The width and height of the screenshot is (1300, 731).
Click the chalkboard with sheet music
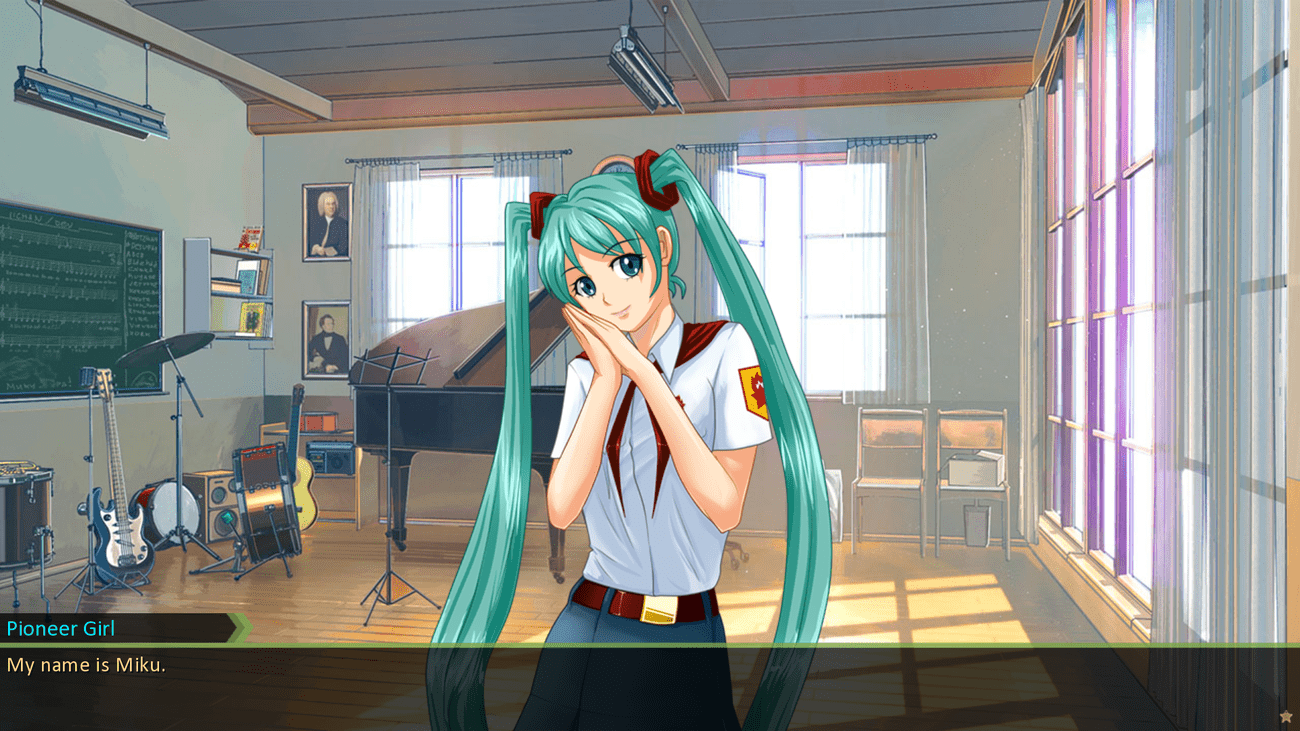(80, 290)
